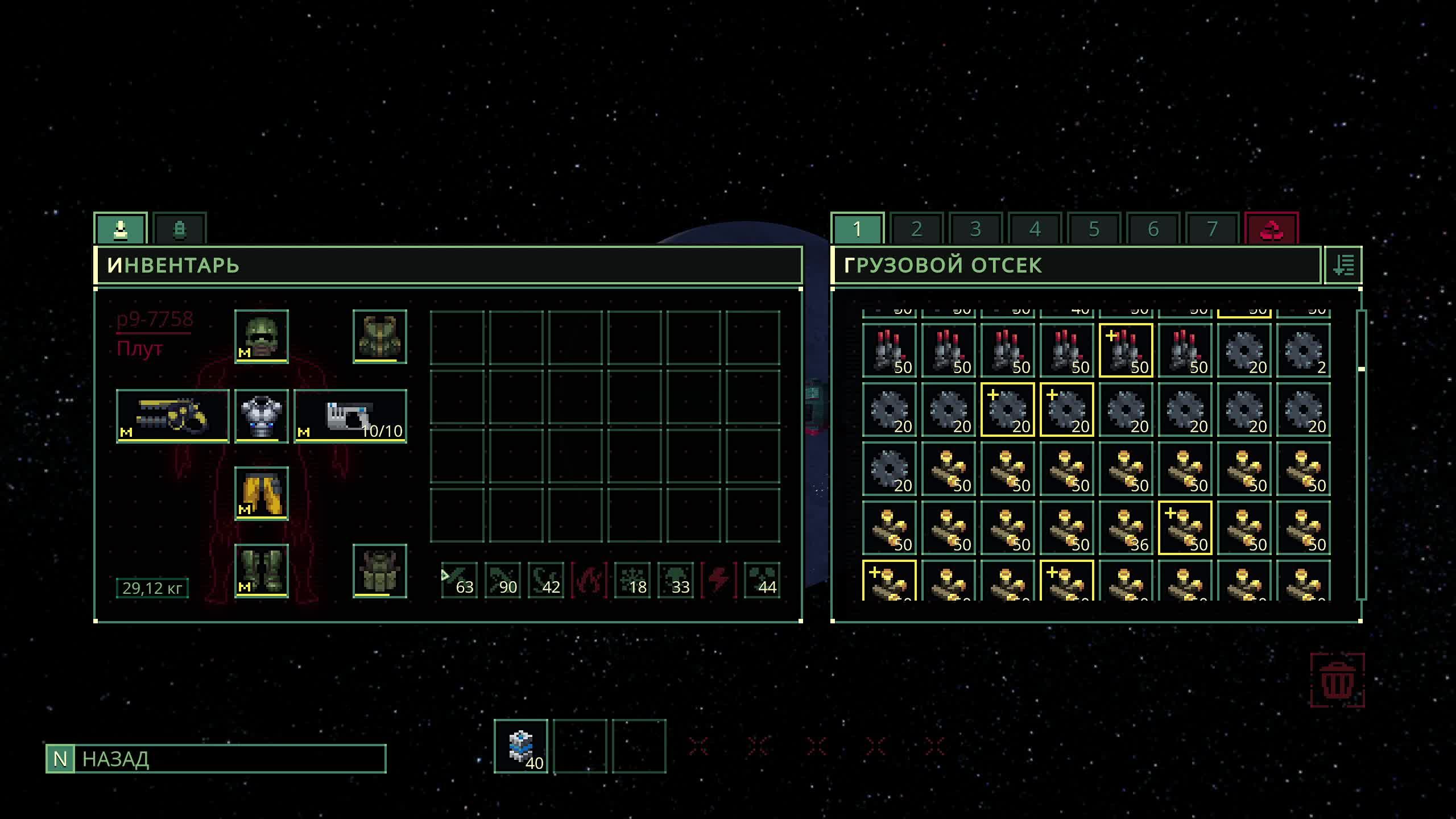Click the НАЗАД back button

(216, 759)
